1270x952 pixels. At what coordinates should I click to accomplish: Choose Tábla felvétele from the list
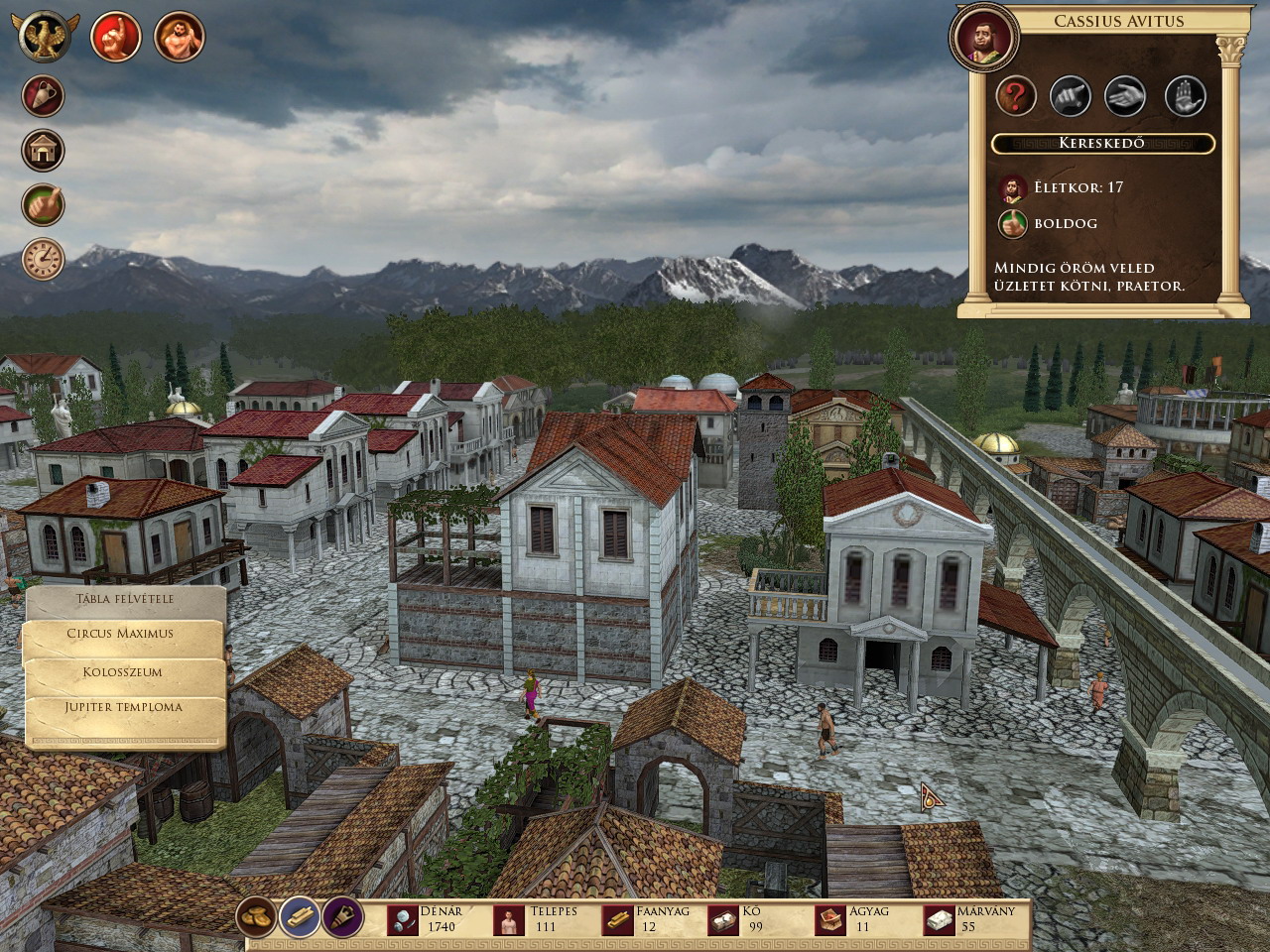click(125, 599)
